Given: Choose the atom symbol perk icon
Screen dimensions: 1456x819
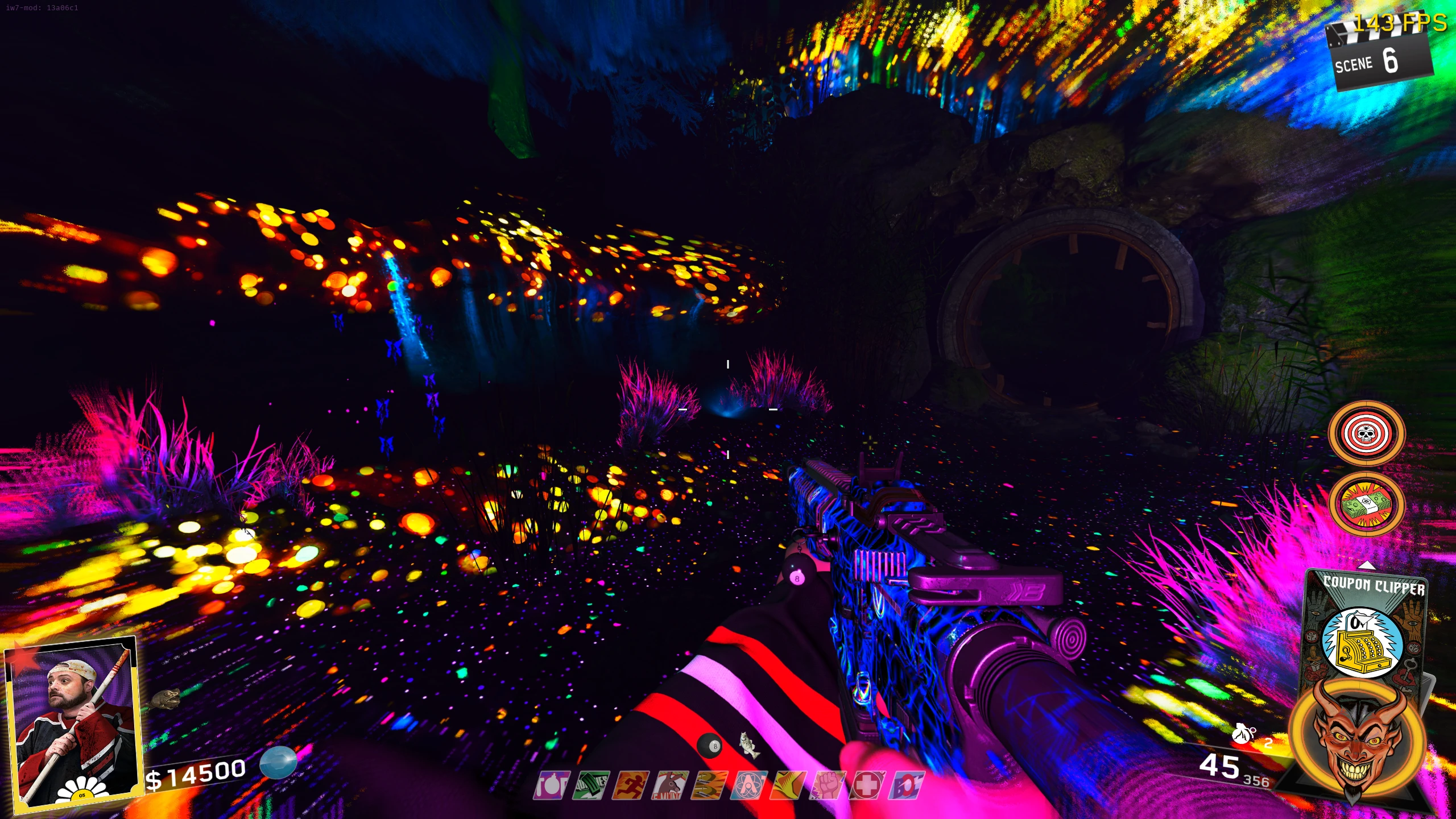Looking at the screenshot, I should (x=748, y=785).
